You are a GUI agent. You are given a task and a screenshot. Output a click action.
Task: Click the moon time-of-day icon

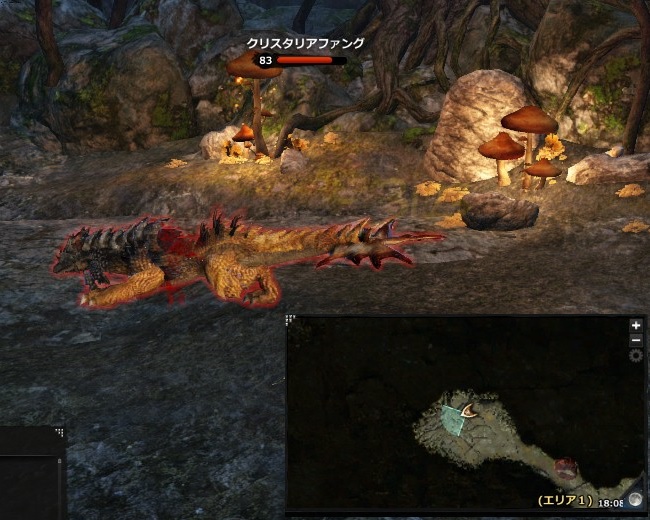[x=636, y=500]
